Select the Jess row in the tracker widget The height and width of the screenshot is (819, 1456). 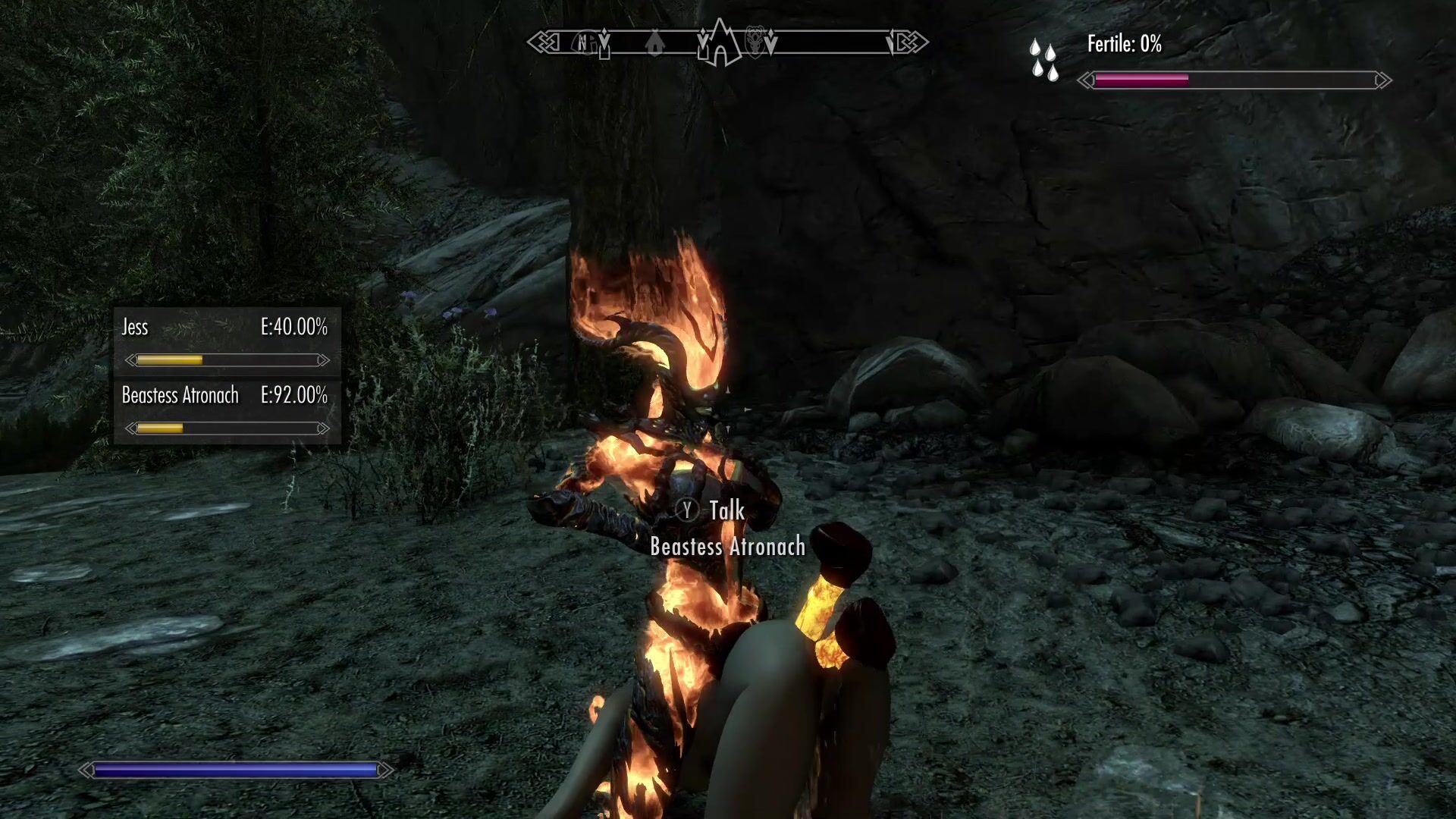coord(226,340)
